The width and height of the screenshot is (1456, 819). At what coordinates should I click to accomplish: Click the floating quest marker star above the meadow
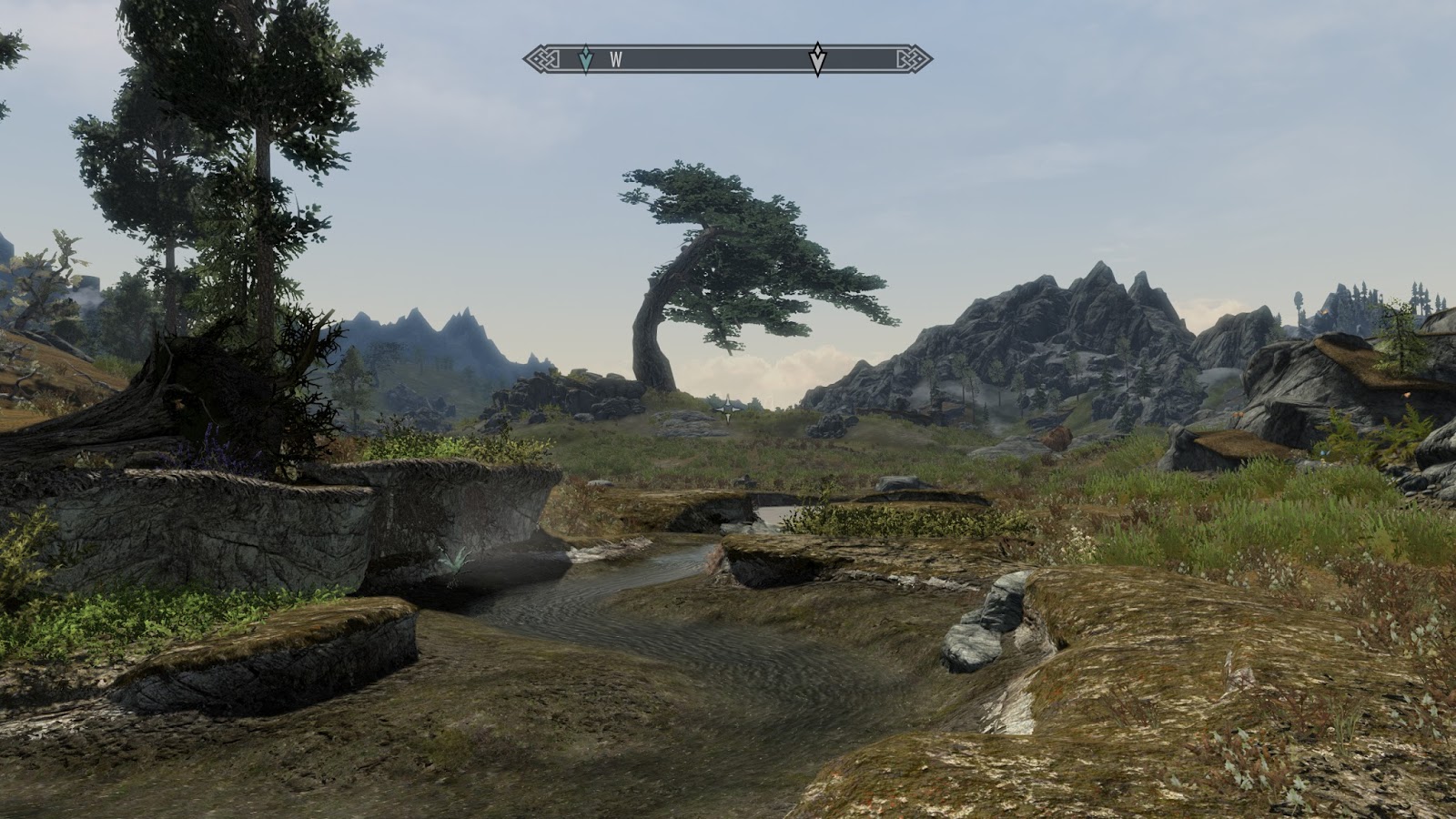pos(728,409)
